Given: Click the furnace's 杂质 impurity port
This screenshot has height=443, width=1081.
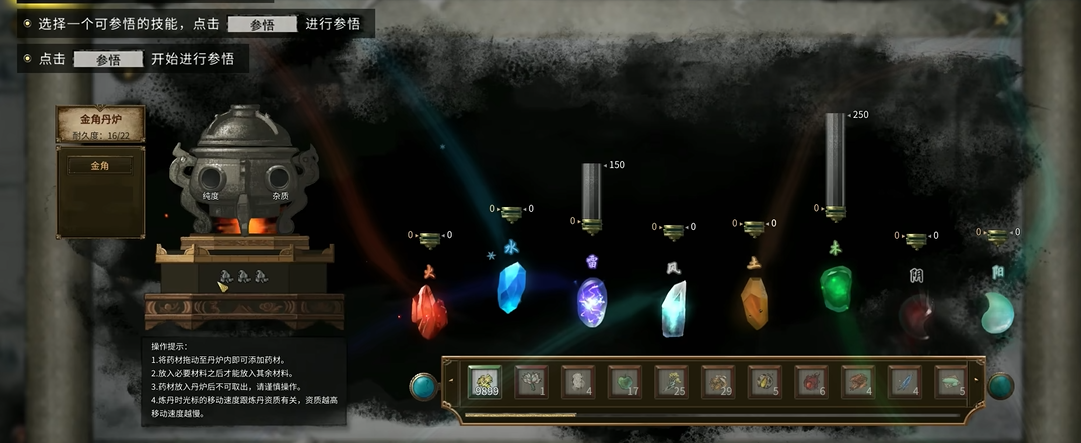Looking at the screenshot, I should pyautogui.click(x=278, y=181).
